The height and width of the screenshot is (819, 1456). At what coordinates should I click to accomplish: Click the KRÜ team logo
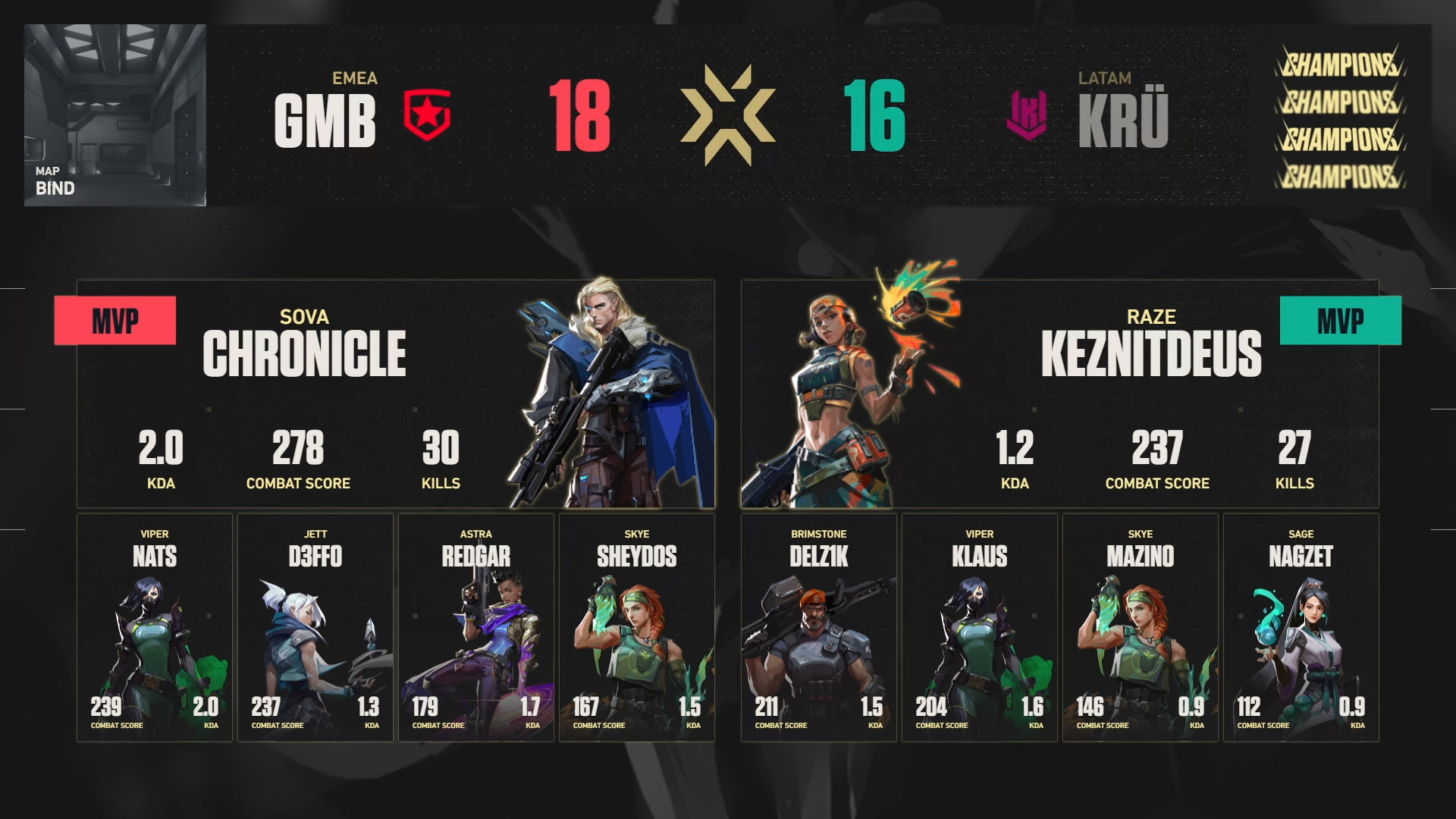[x=1027, y=116]
